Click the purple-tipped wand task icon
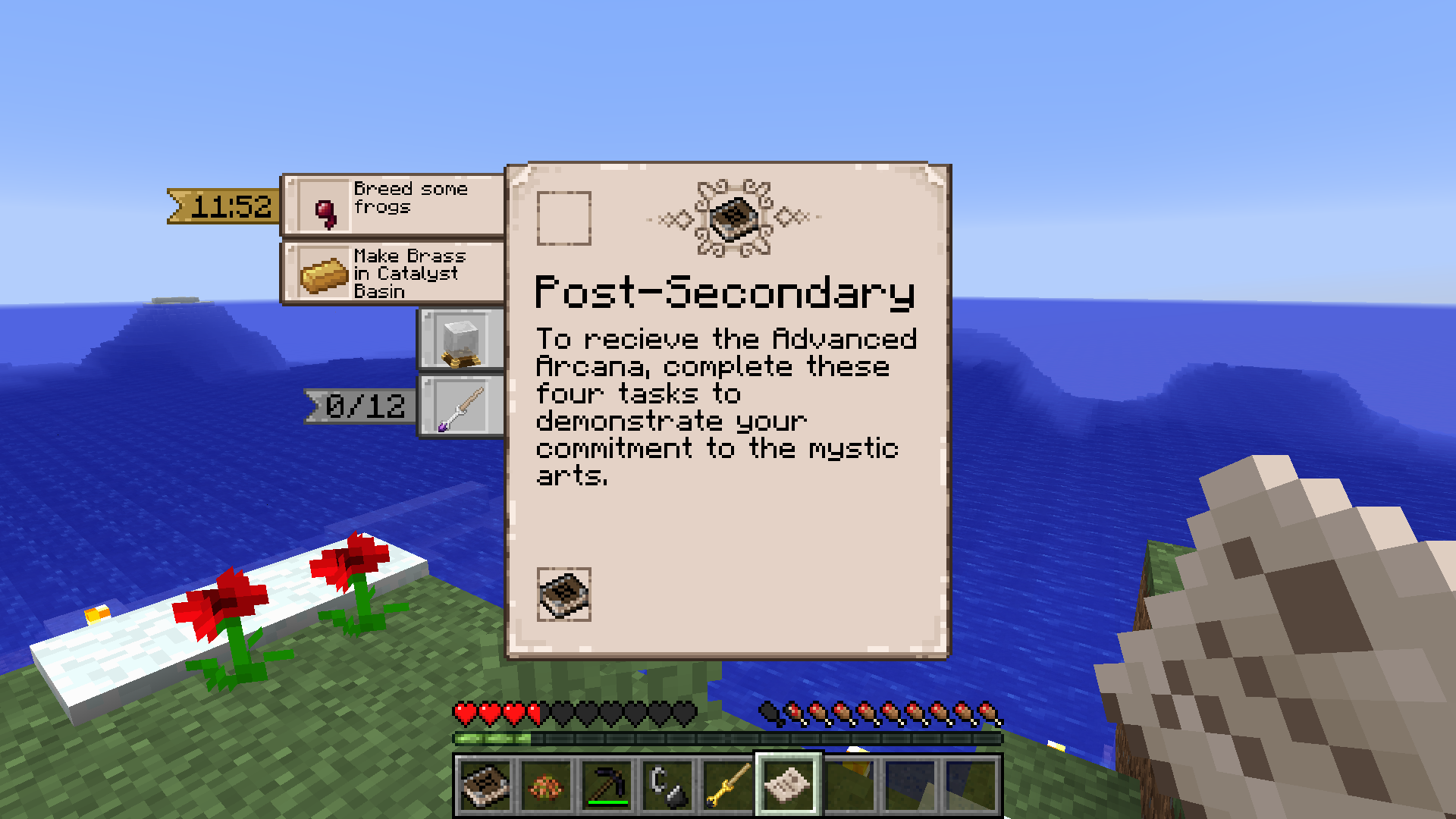The image size is (1456, 819). pos(460,406)
